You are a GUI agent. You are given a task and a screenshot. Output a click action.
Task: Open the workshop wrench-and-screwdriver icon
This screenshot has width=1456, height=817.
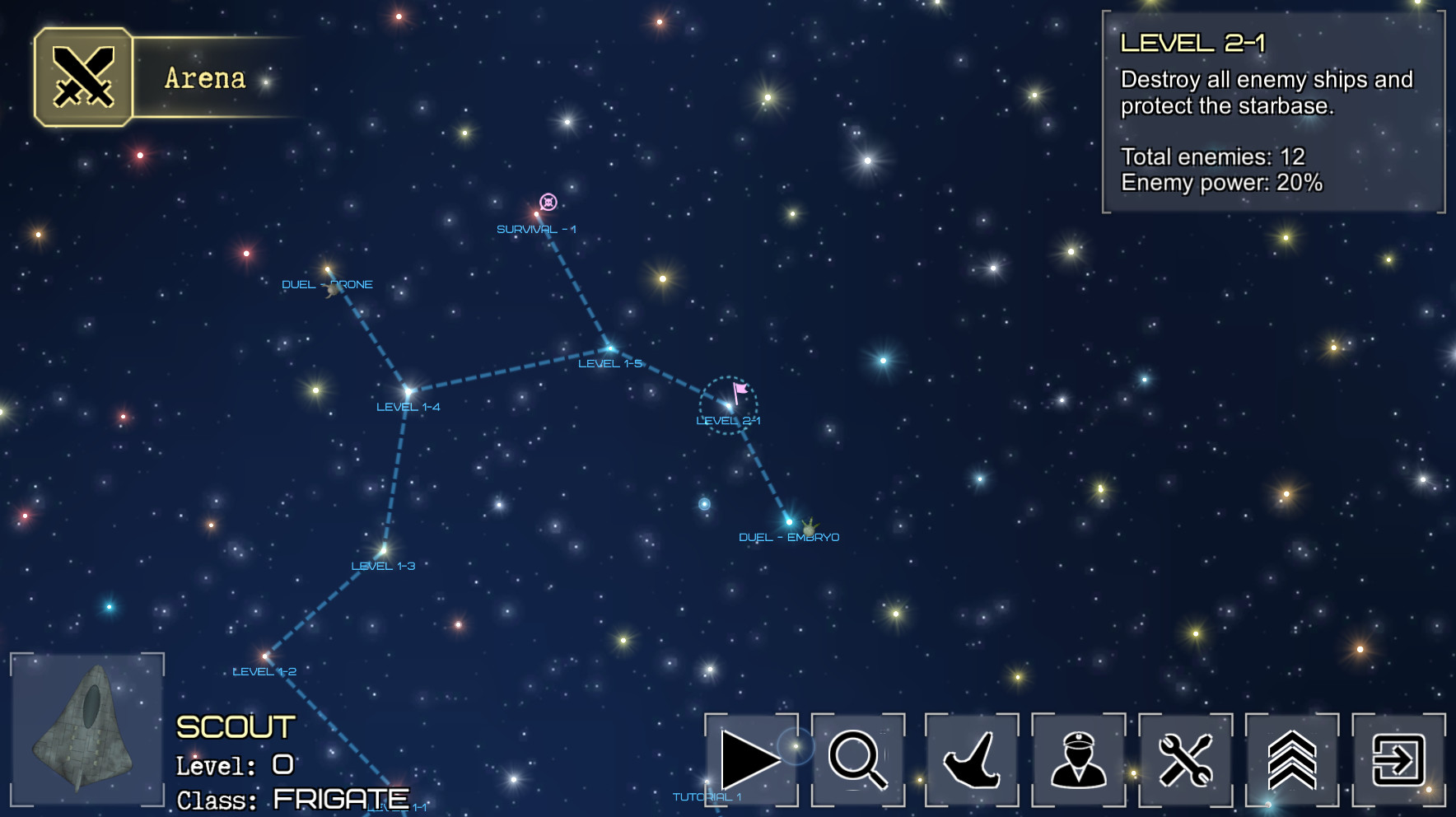(1185, 759)
